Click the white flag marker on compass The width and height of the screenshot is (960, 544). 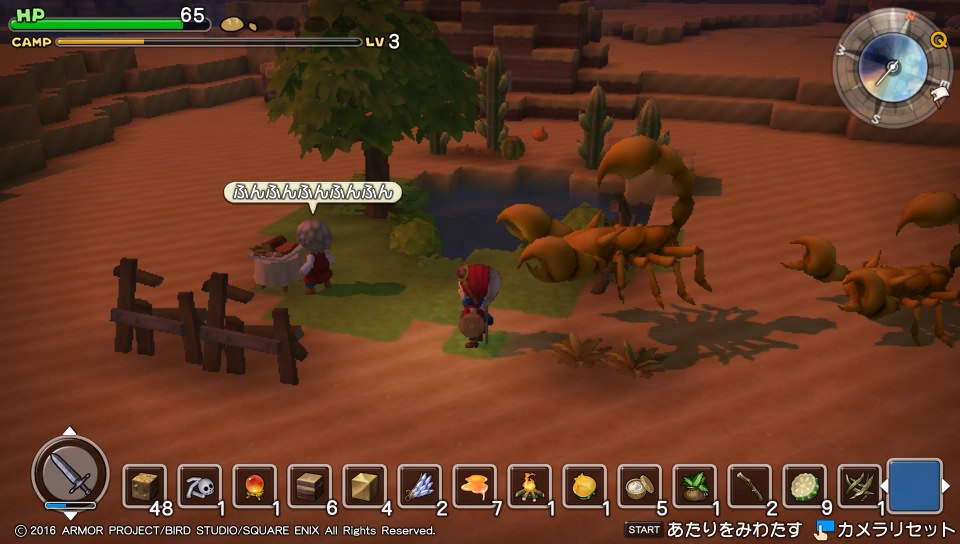pyautogui.click(x=940, y=93)
